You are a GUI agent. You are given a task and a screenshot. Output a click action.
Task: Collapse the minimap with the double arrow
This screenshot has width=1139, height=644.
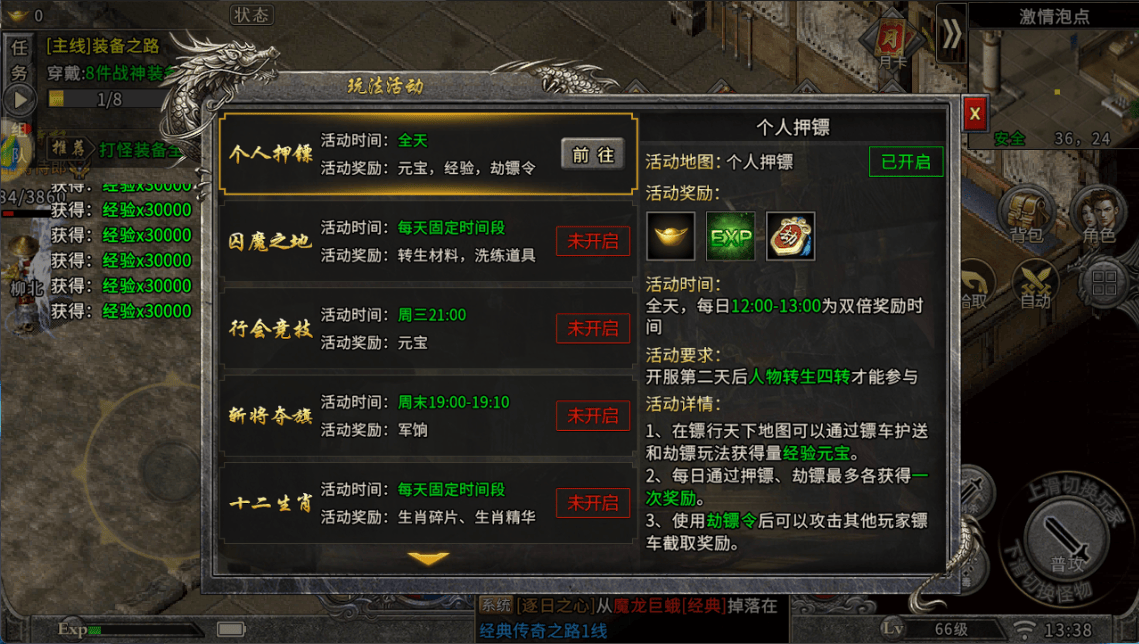click(x=952, y=36)
